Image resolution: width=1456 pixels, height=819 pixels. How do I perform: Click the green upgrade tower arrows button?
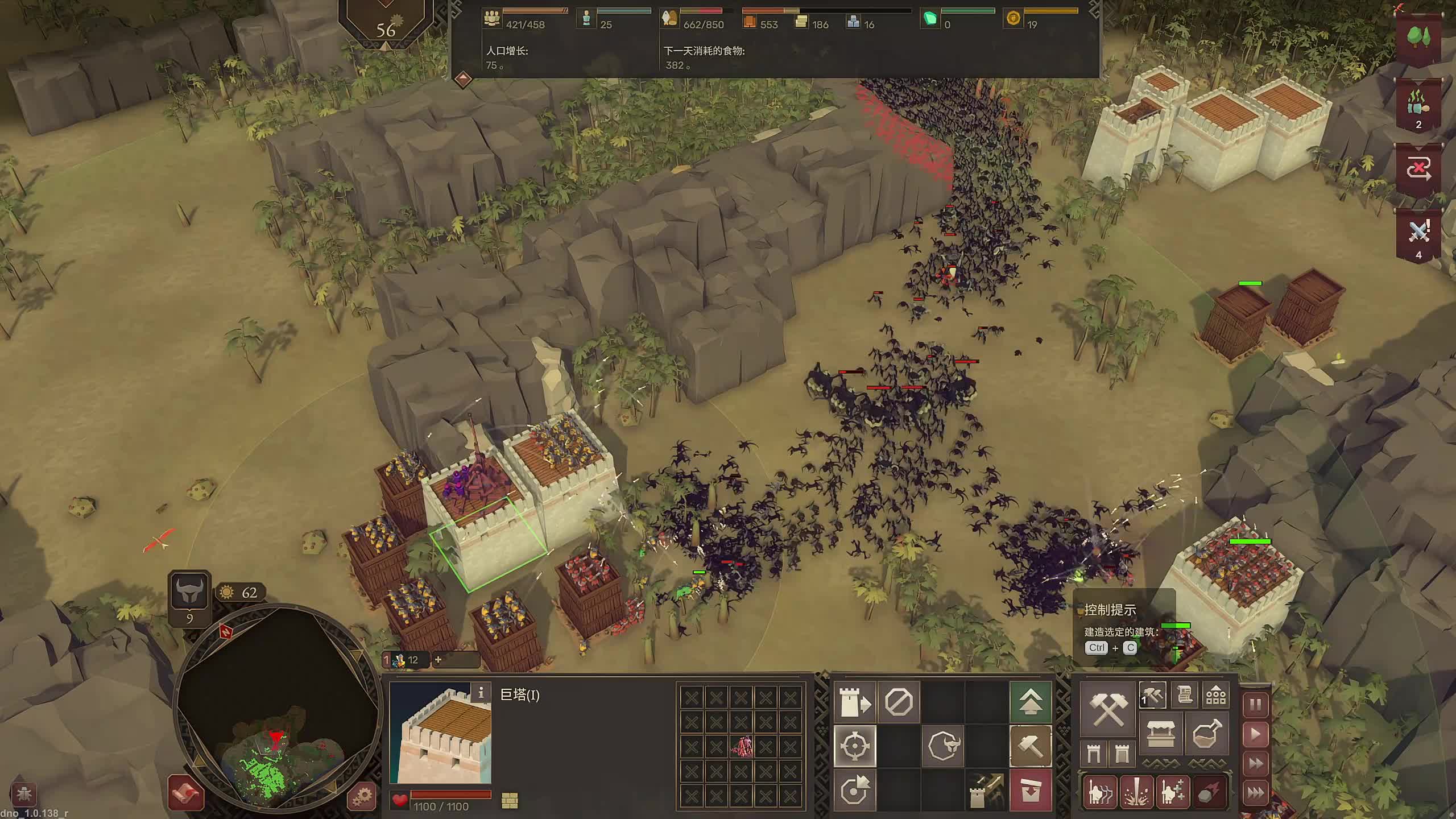[1030, 702]
